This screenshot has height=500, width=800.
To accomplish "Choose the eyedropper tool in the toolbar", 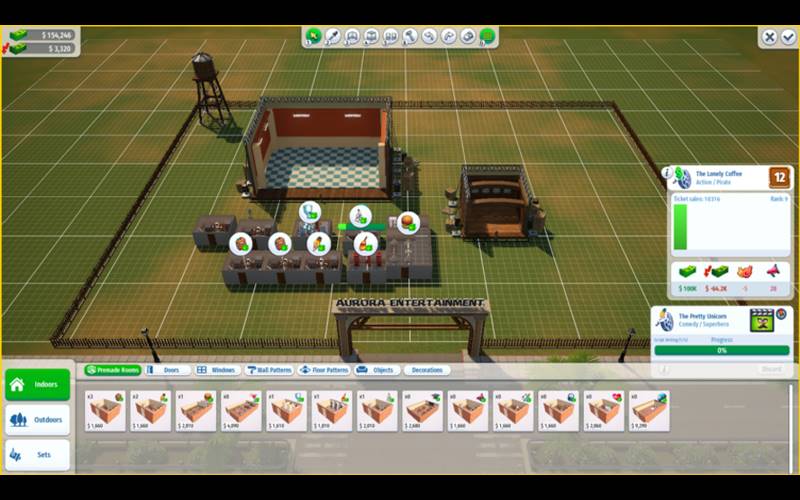I will pyautogui.click(x=333, y=37).
